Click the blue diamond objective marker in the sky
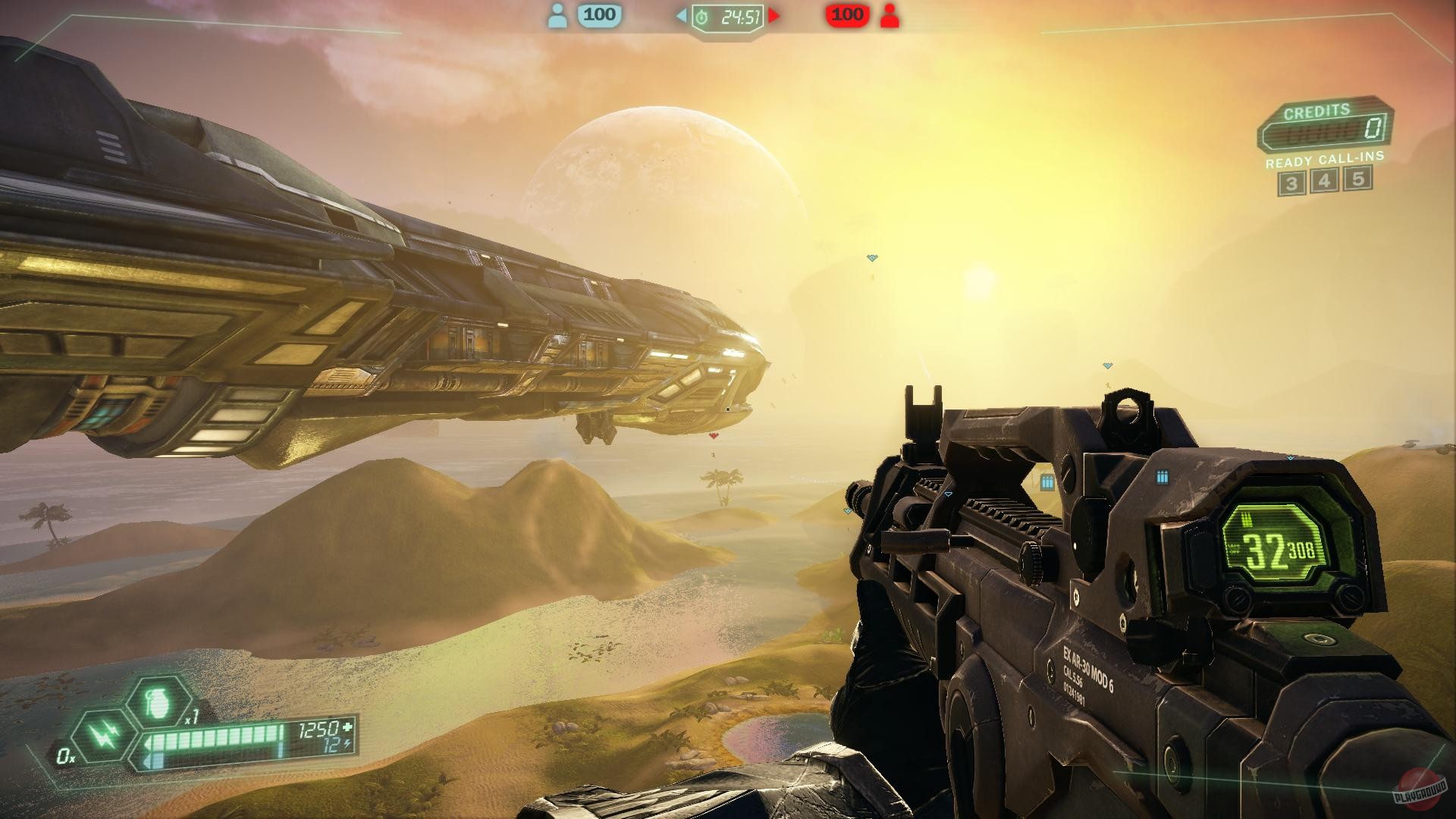Viewport: 1456px width, 819px height. (873, 256)
